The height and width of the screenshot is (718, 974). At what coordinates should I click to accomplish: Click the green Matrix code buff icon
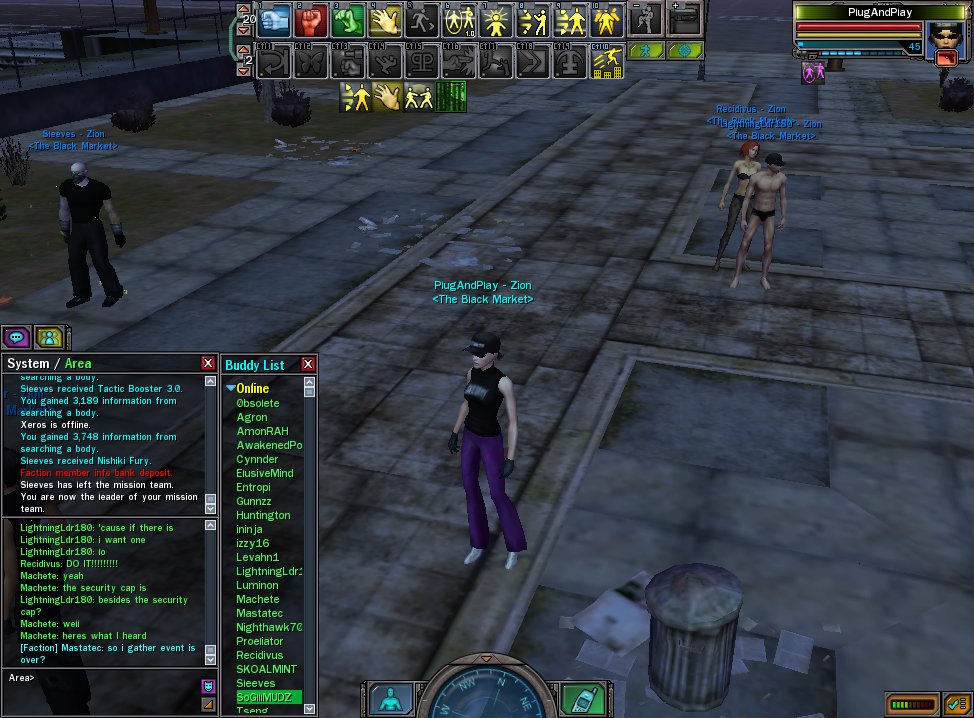click(452, 97)
